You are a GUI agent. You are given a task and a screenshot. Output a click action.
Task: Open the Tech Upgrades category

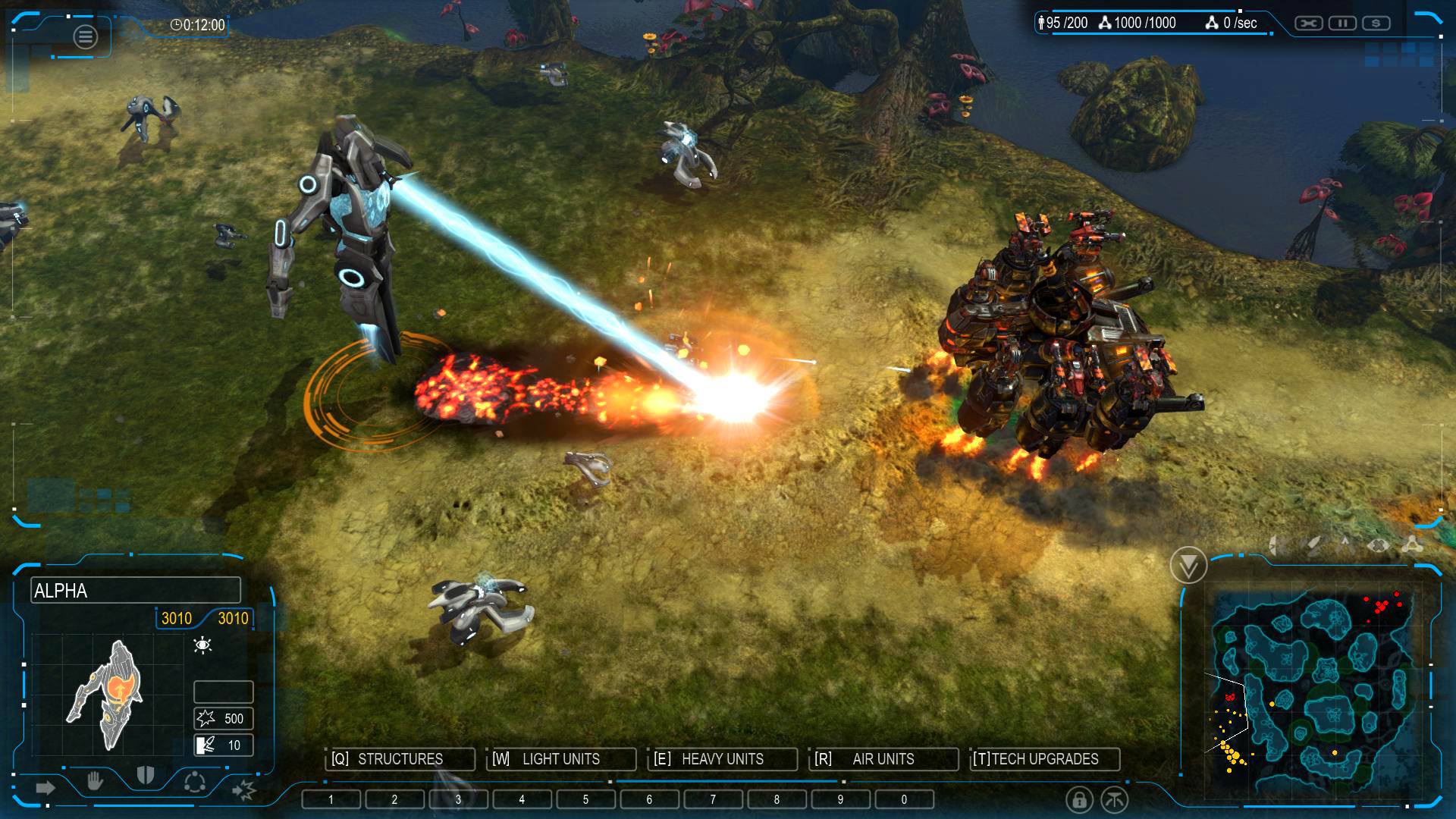pyautogui.click(x=1044, y=759)
